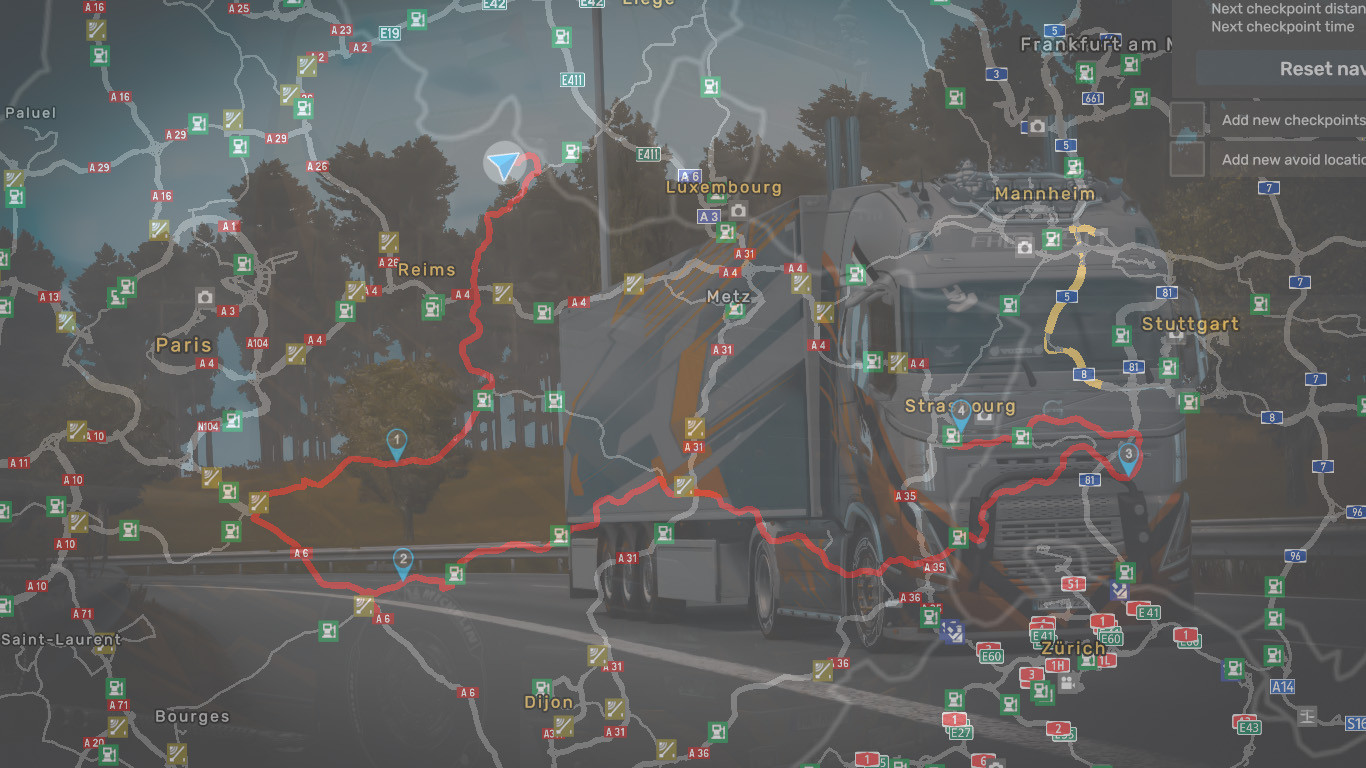Select route checkpoint marker 1
This screenshot has height=768, width=1366.
point(397,442)
